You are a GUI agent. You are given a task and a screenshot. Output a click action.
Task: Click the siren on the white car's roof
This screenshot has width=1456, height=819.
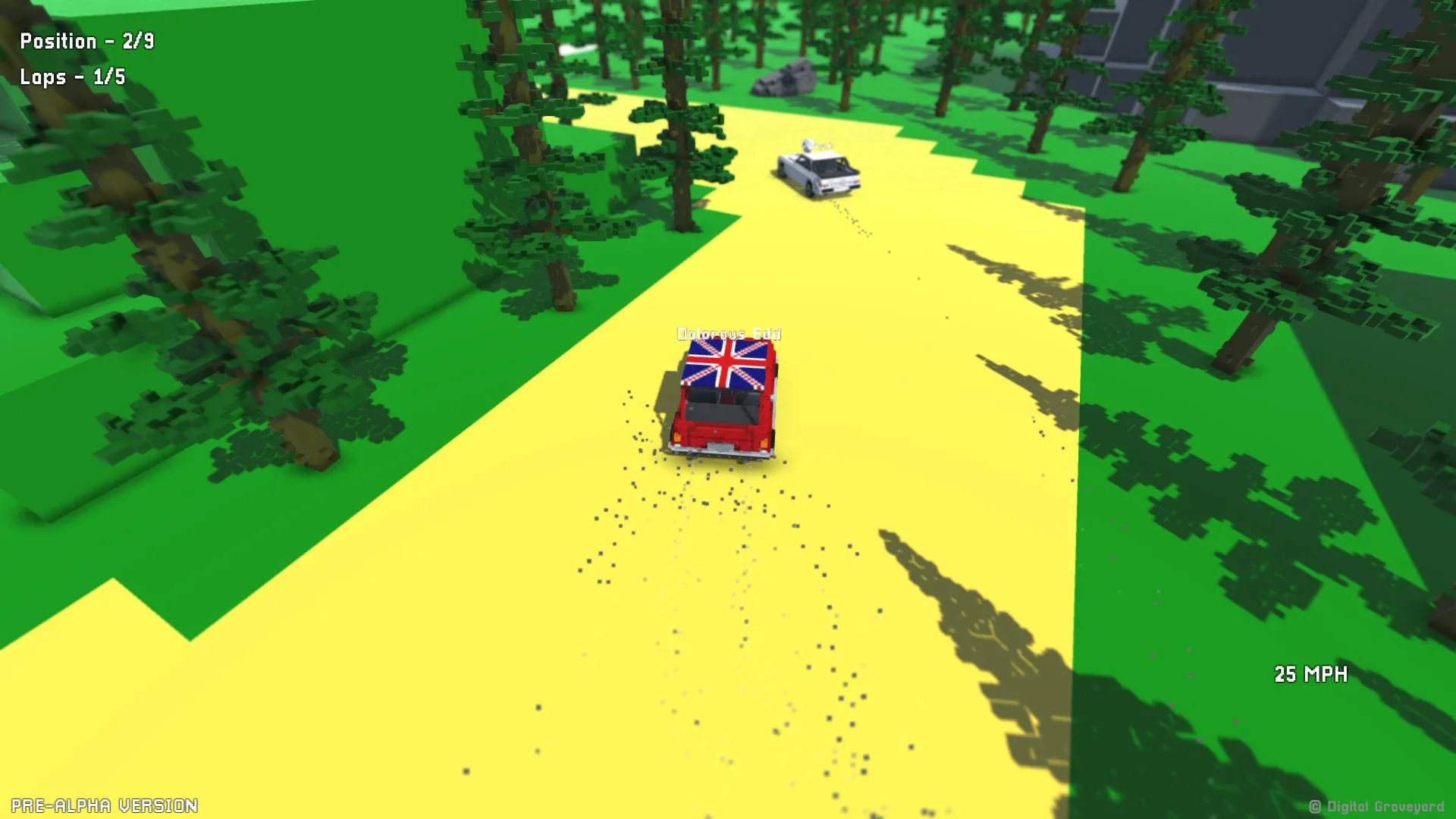[808, 144]
